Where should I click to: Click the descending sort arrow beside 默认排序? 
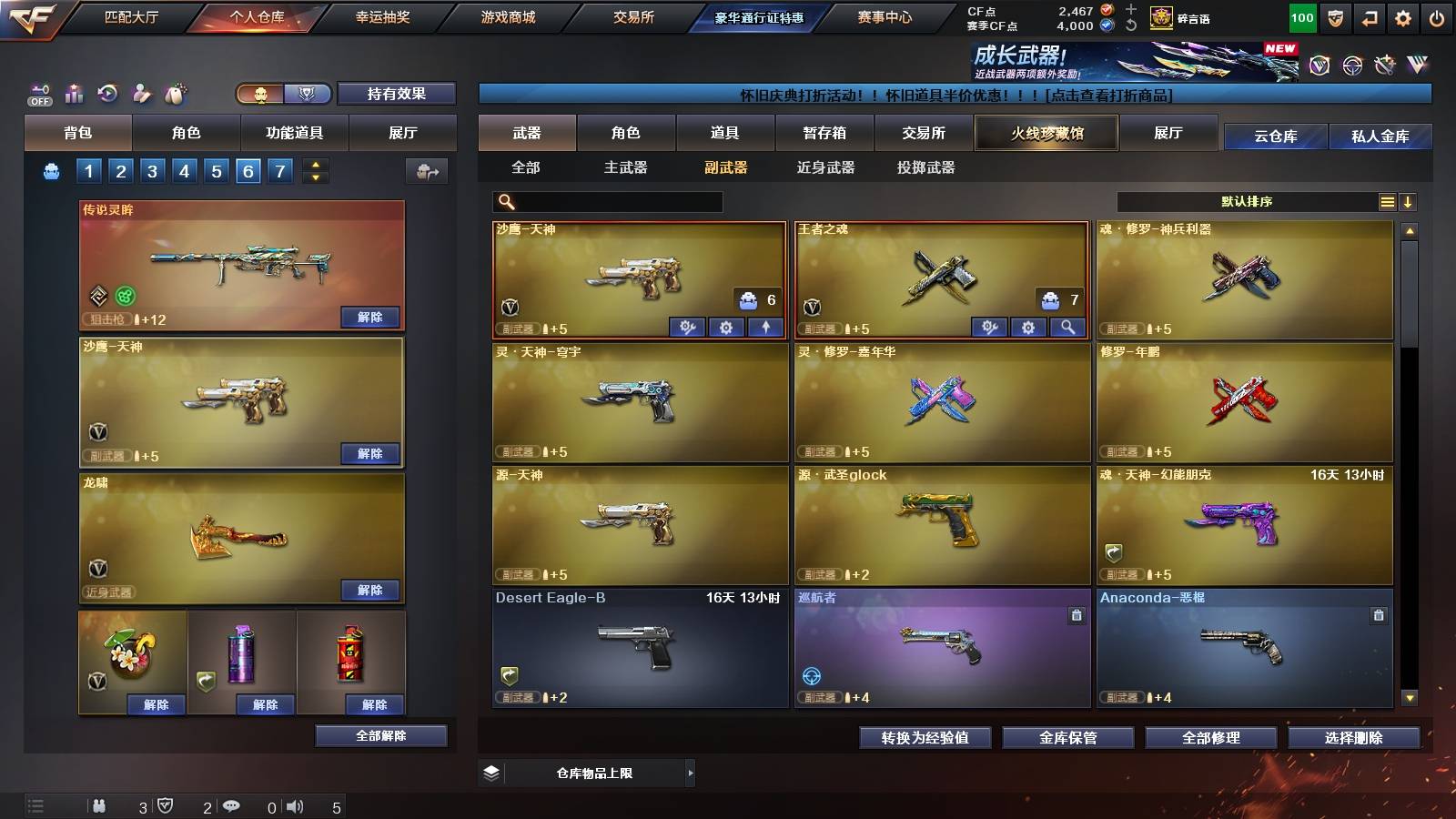[1409, 201]
